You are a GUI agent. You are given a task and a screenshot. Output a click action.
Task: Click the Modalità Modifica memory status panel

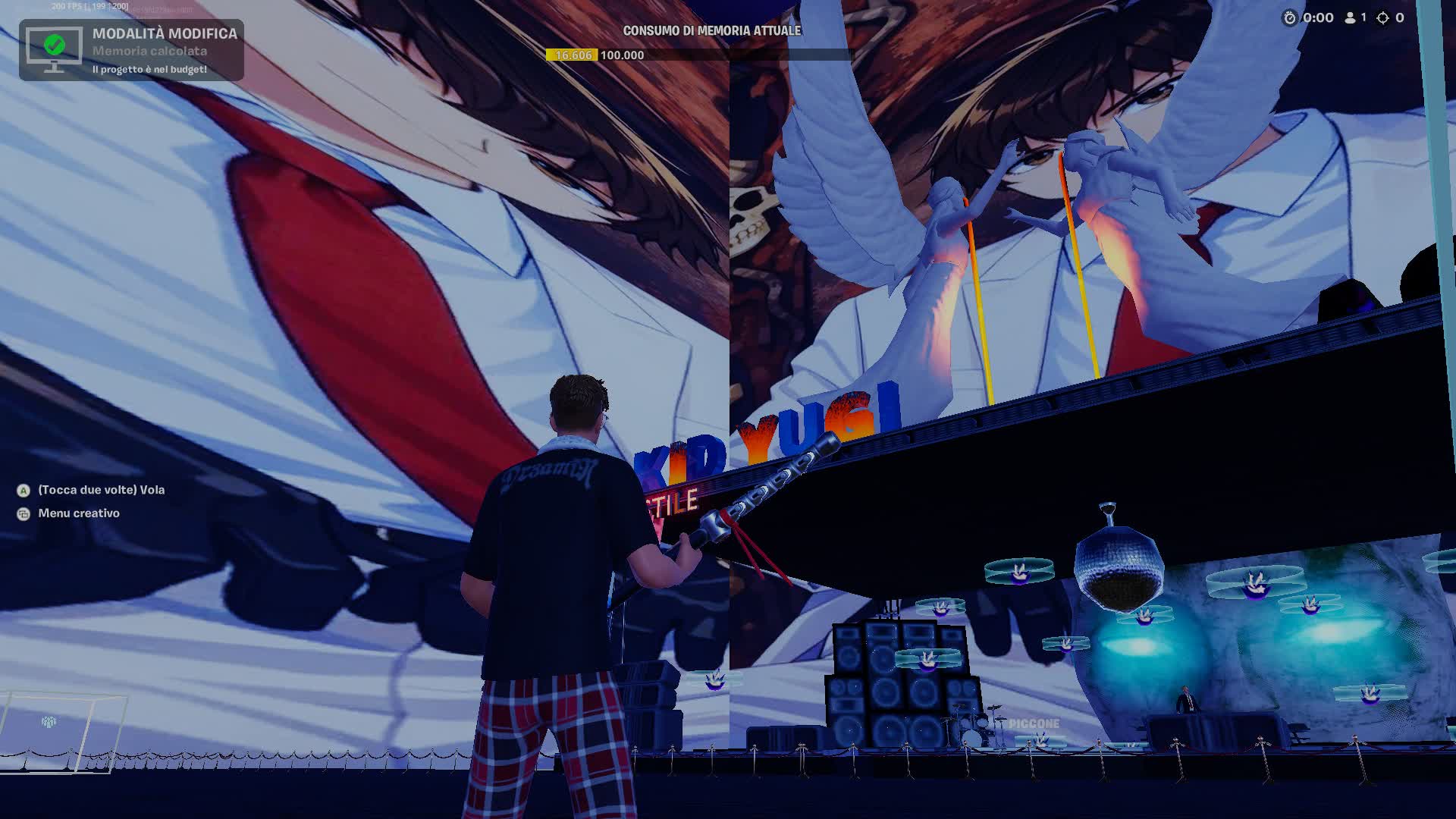tap(131, 50)
